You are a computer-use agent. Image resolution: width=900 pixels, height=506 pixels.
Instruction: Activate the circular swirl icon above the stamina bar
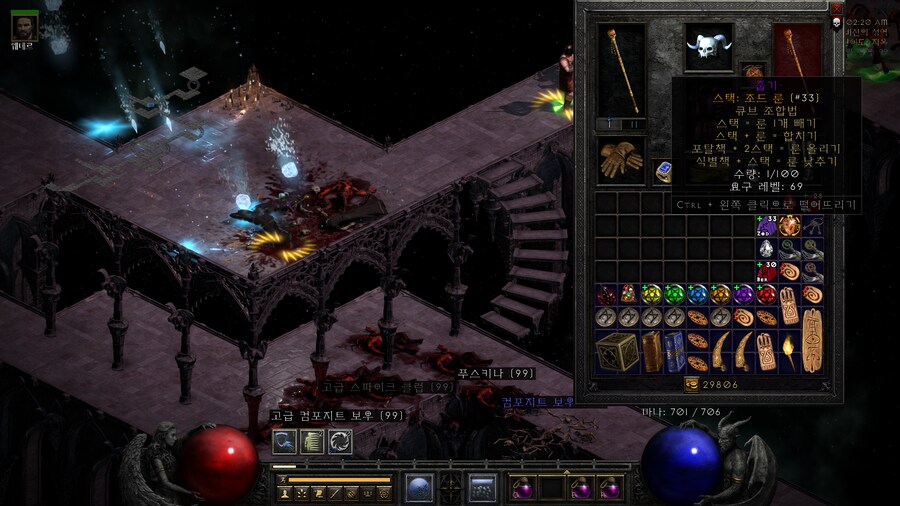pos(340,441)
